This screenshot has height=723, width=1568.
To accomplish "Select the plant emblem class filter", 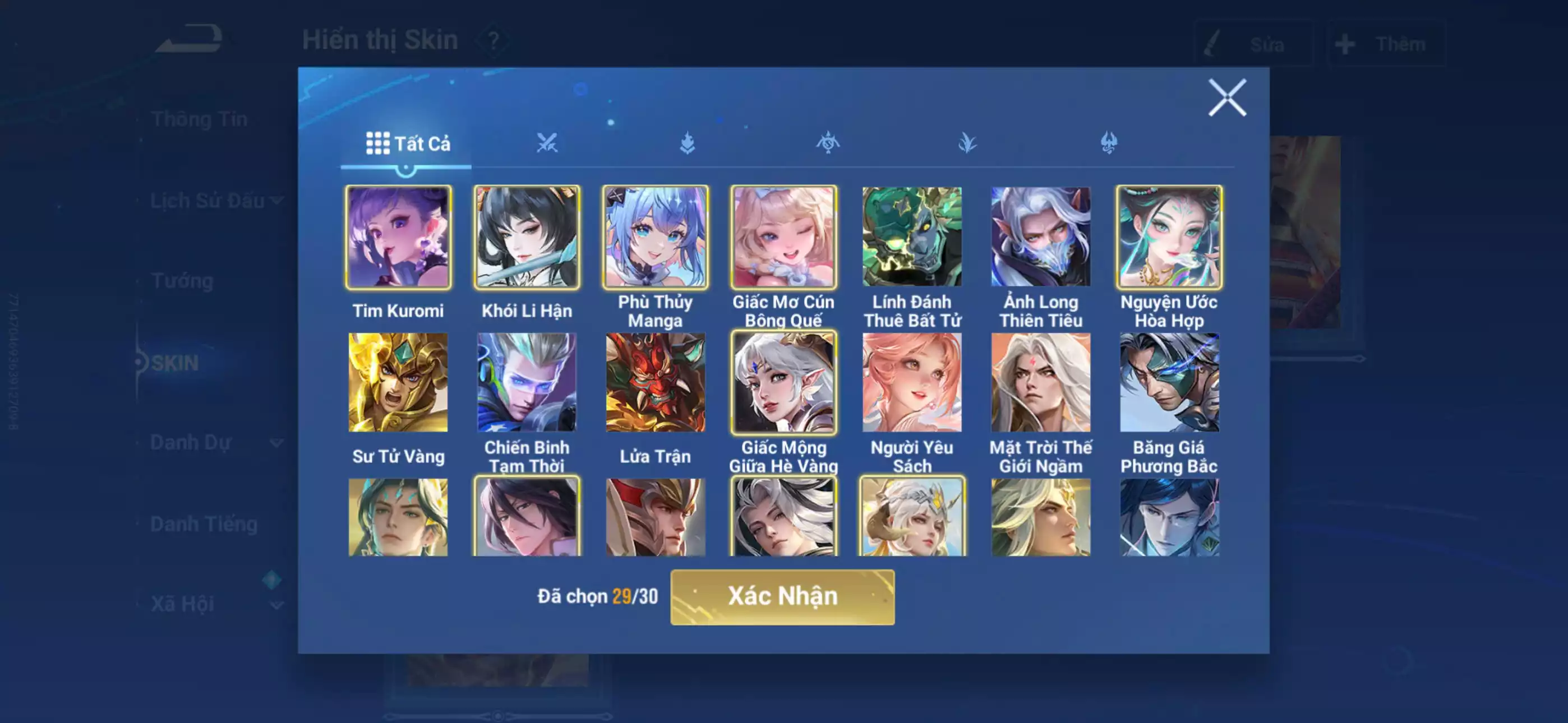I will tap(968, 143).
